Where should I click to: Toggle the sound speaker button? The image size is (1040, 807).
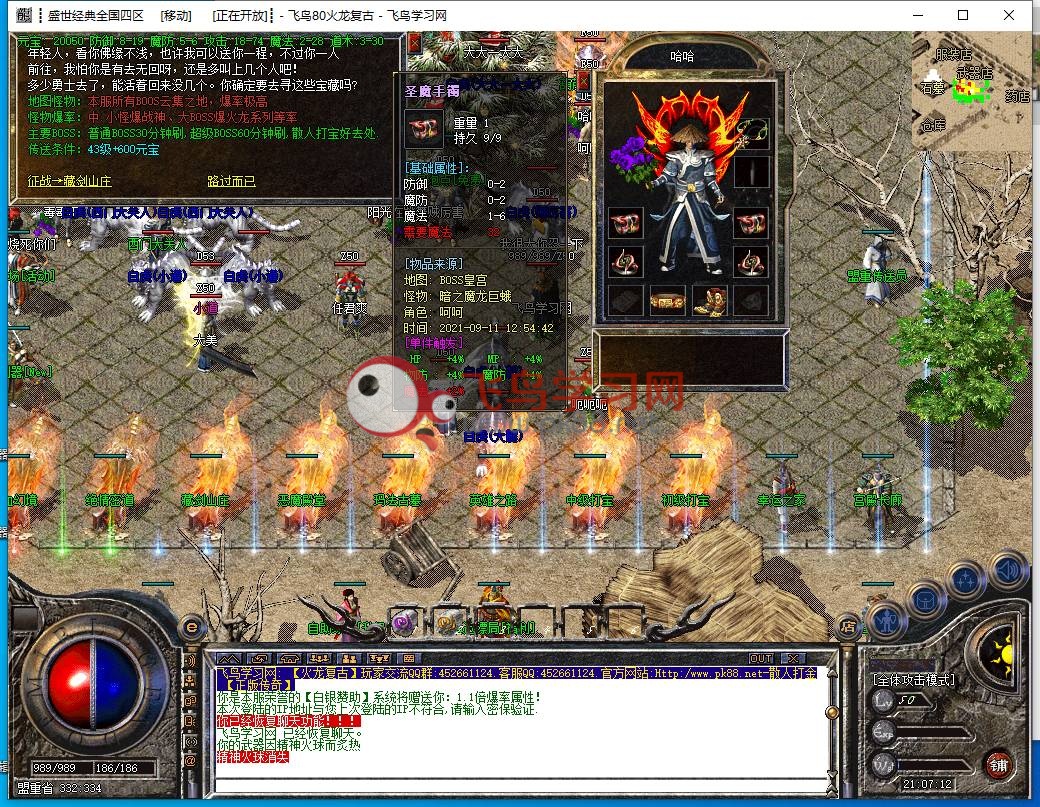coord(1007,571)
